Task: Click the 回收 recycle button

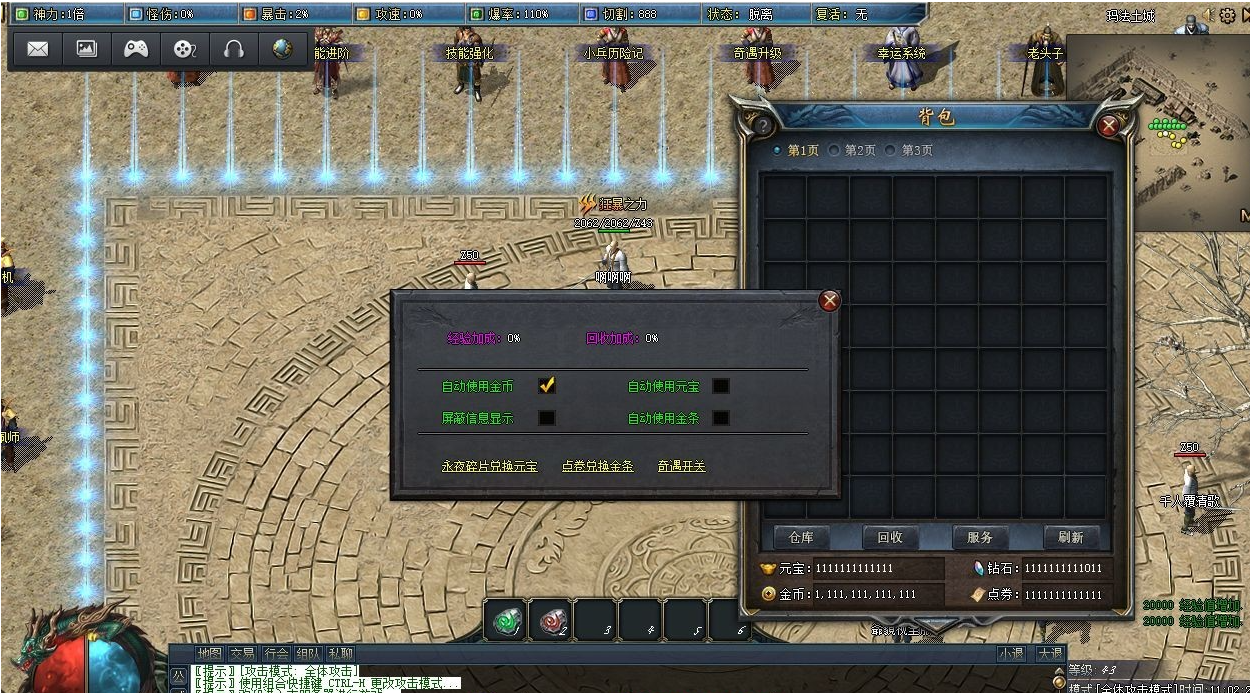Action: [x=890, y=537]
